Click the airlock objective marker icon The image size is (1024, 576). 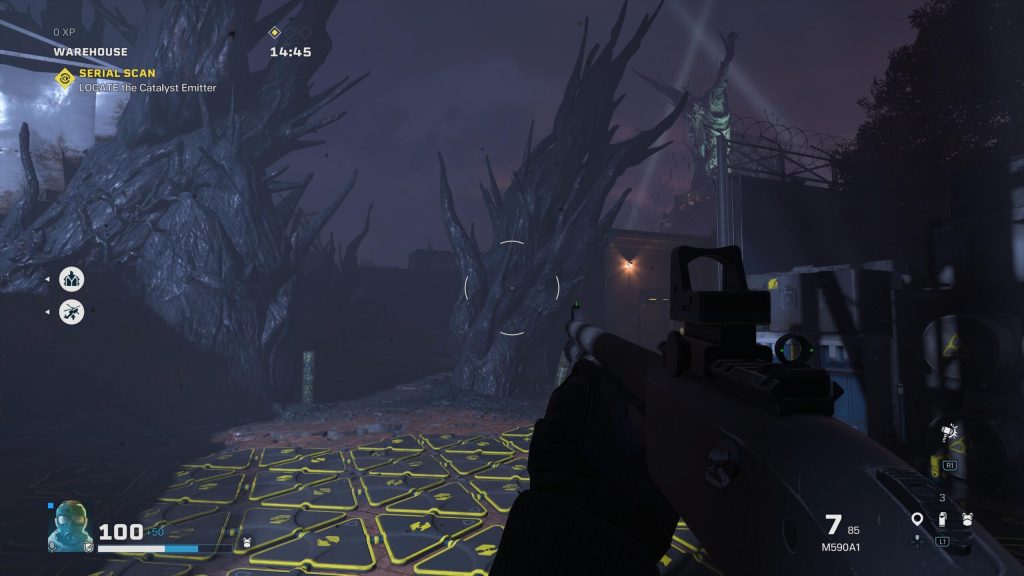(x=72, y=279)
